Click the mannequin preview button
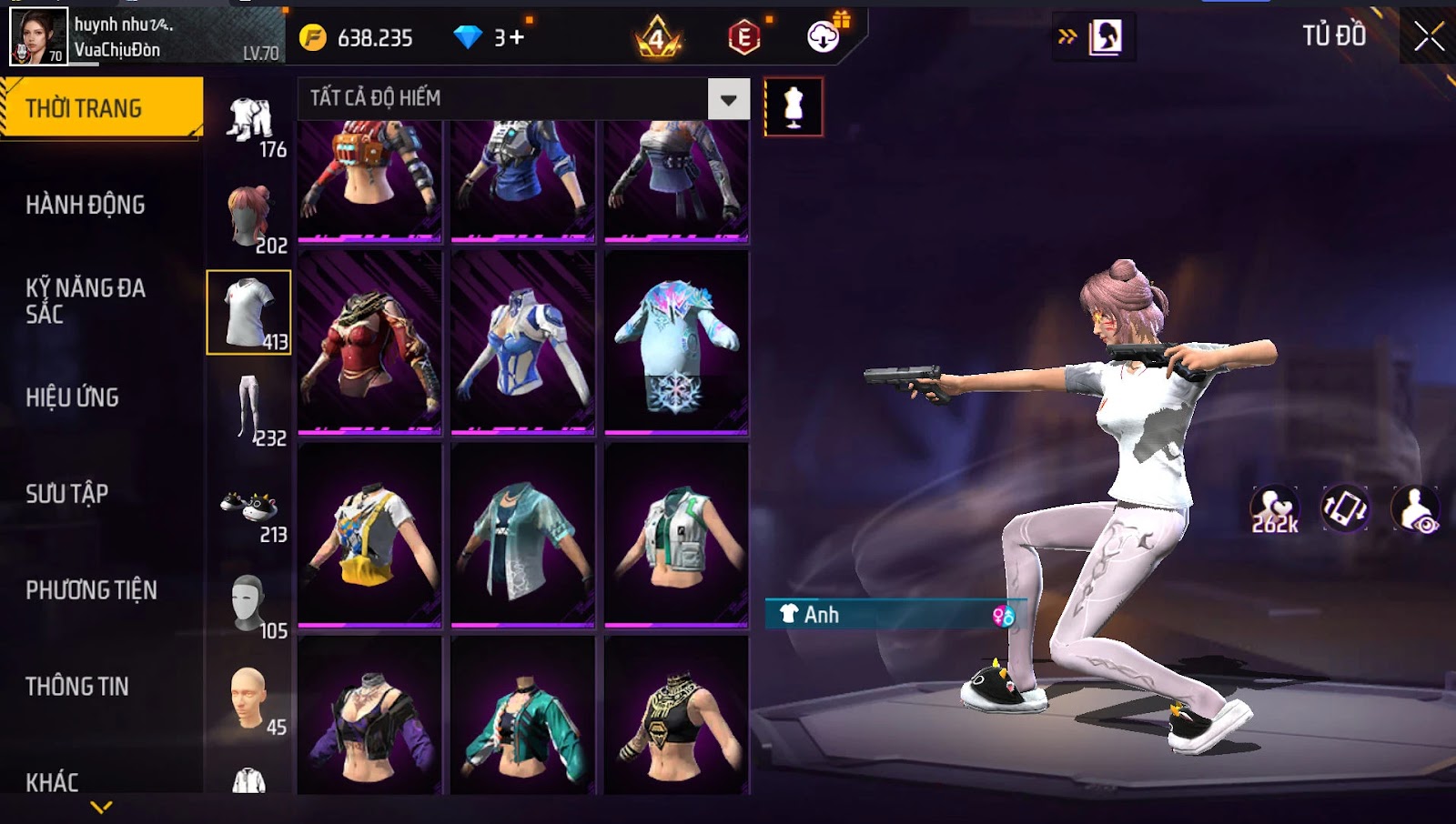 pyautogui.click(x=794, y=107)
